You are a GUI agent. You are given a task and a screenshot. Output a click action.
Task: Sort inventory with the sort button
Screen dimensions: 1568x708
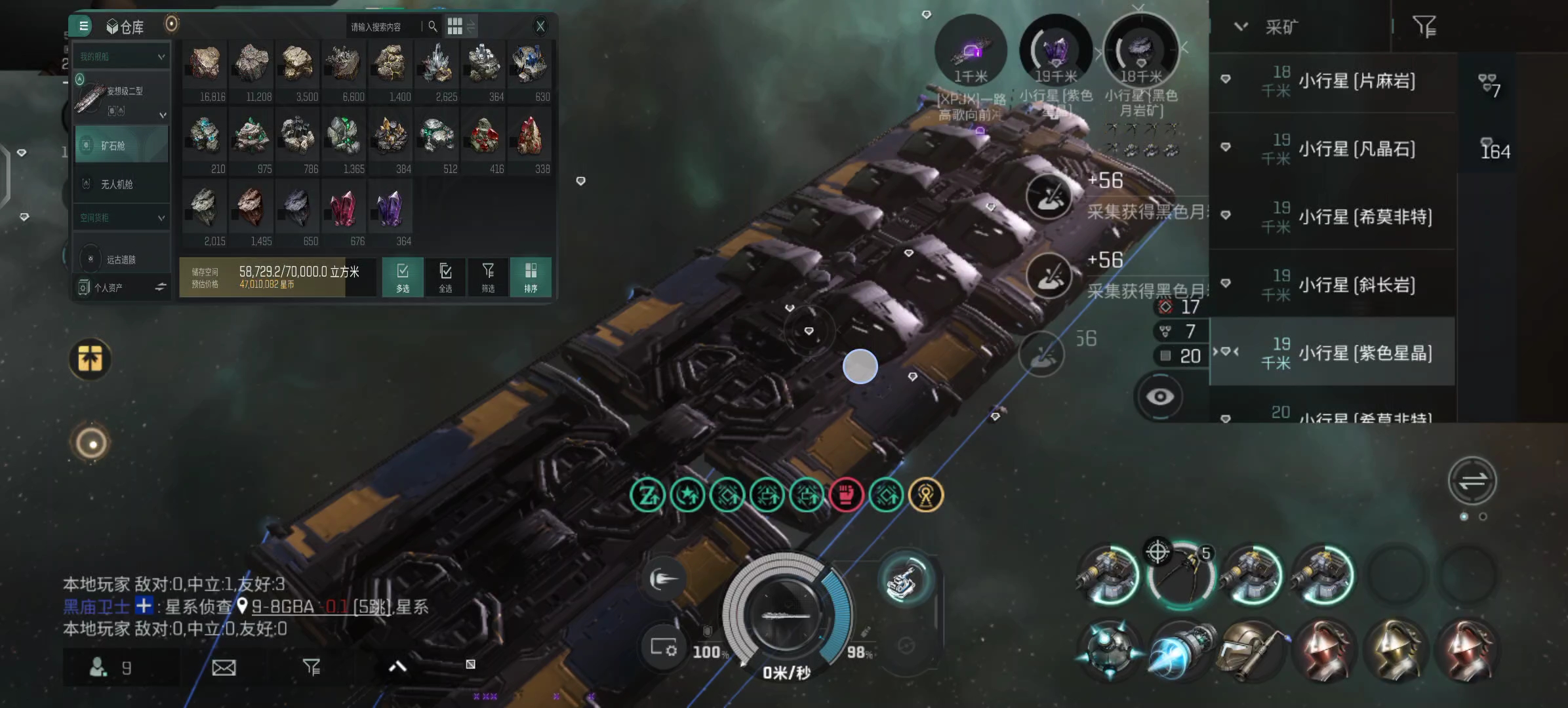(x=531, y=277)
